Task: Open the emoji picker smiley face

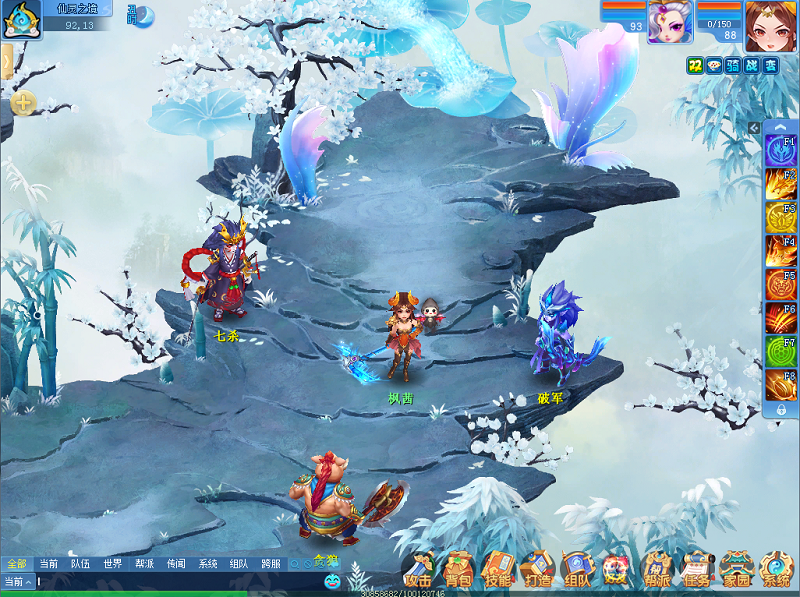Action: coord(332,581)
